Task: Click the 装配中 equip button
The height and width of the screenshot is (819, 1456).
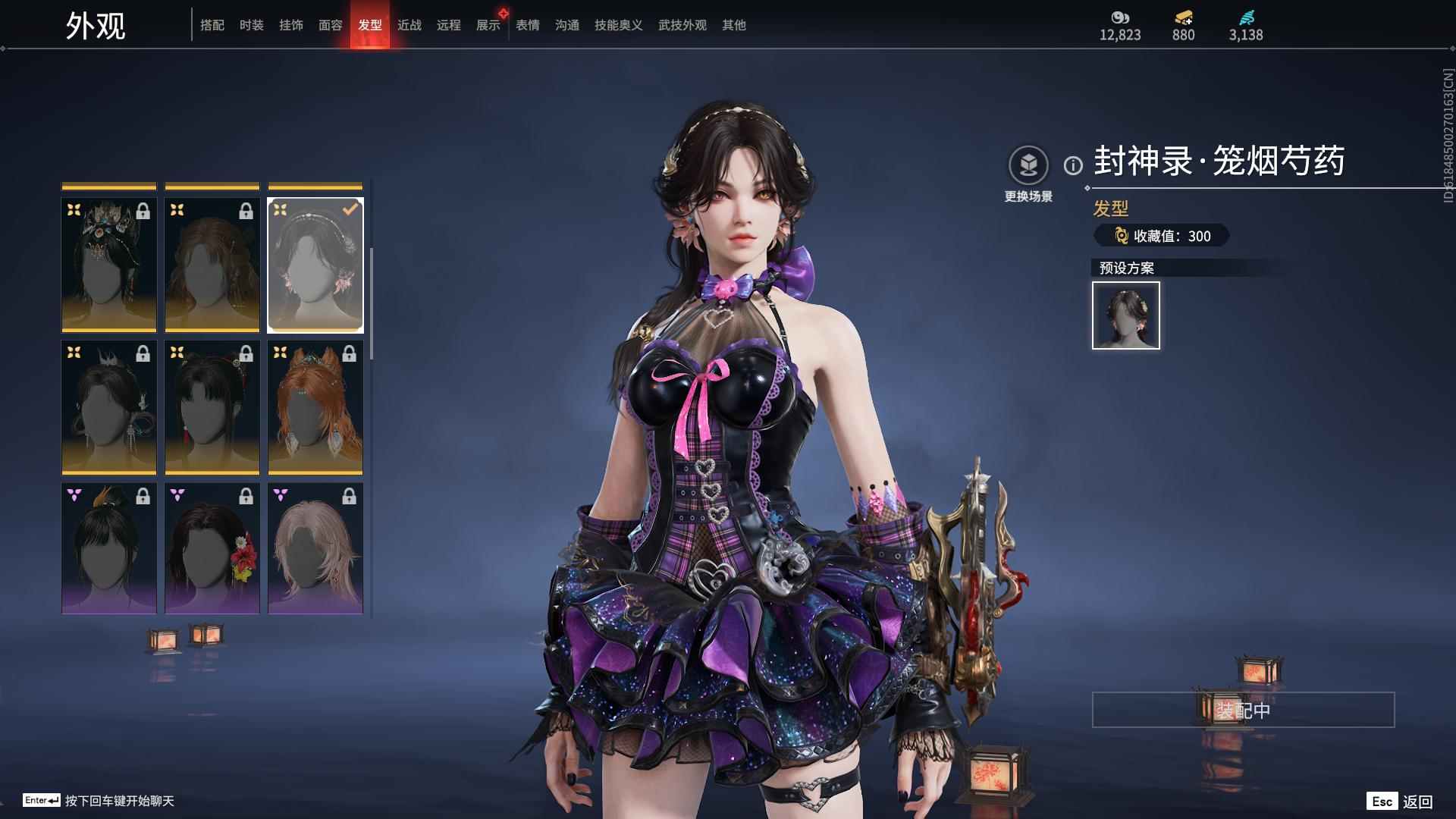Action: point(1243,710)
